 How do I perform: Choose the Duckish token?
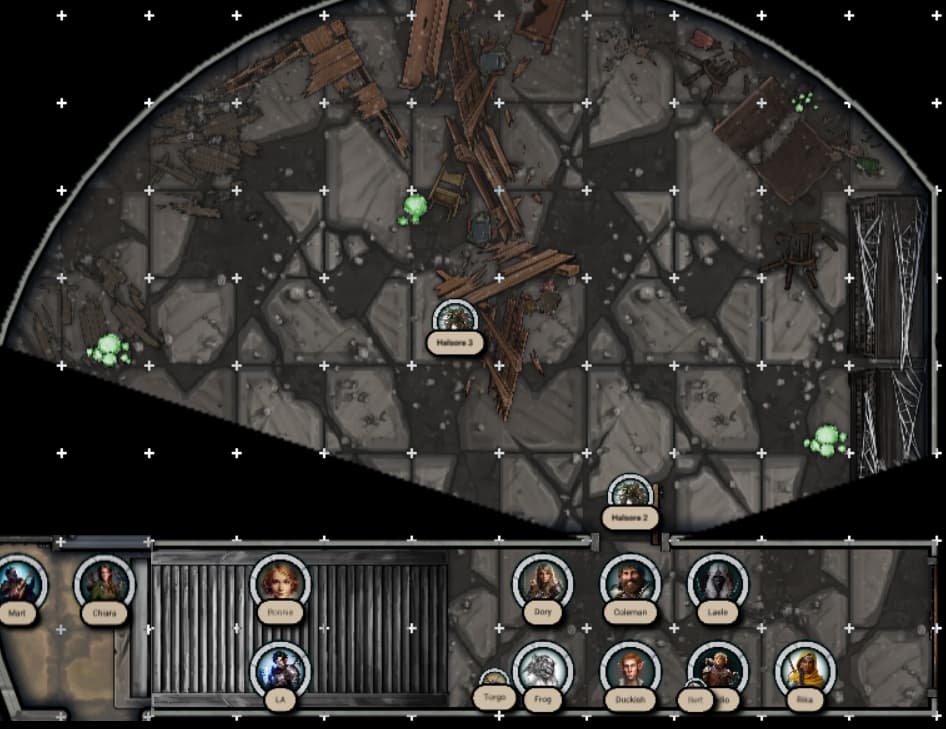(630, 671)
